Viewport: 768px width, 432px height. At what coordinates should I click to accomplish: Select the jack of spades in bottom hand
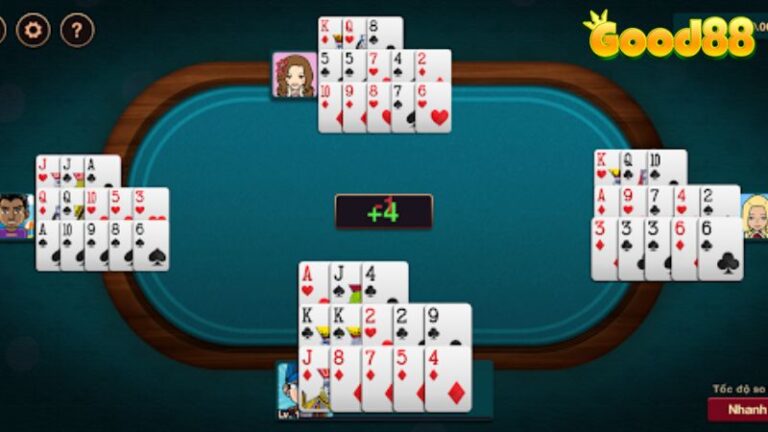[x=343, y=282]
